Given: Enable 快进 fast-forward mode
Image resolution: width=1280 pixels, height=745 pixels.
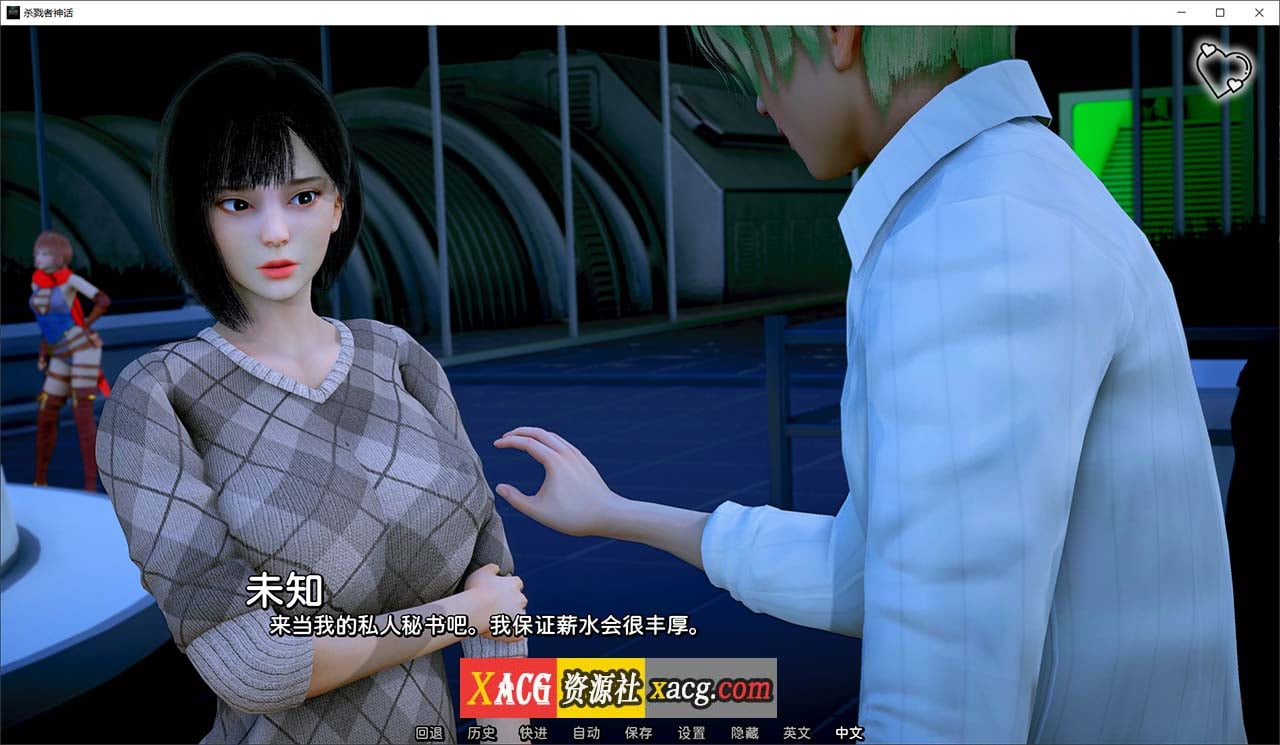Looking at the screenshot, I should click(x=533, y=733).
